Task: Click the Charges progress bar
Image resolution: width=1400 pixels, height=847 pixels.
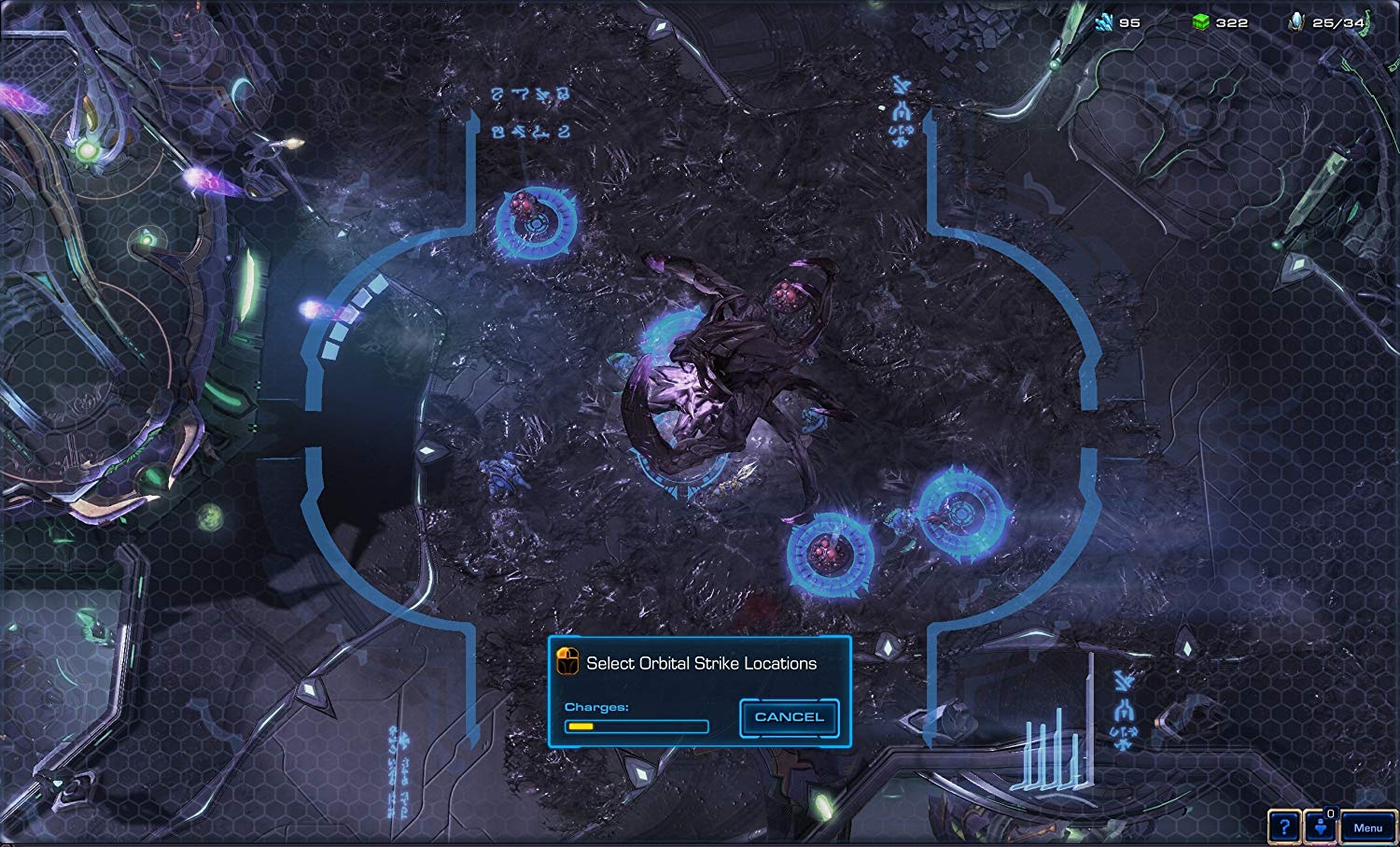Action: [637, 727]
